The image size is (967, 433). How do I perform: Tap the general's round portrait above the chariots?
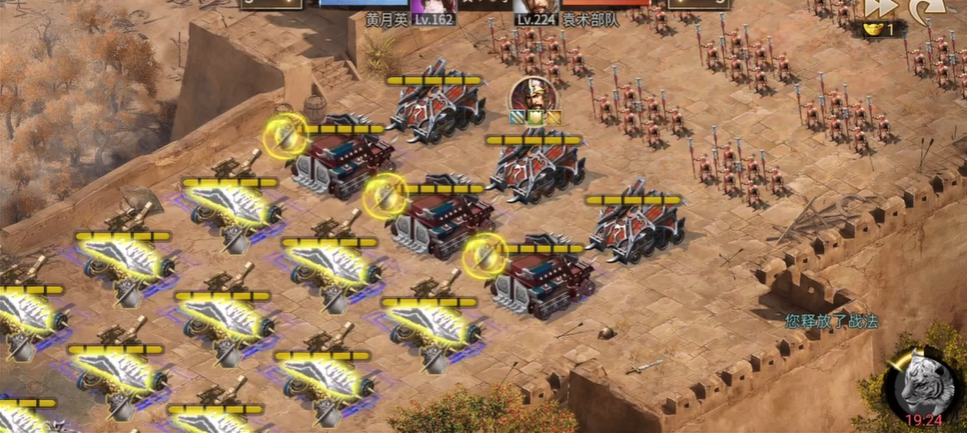click(x=532, y=97)
